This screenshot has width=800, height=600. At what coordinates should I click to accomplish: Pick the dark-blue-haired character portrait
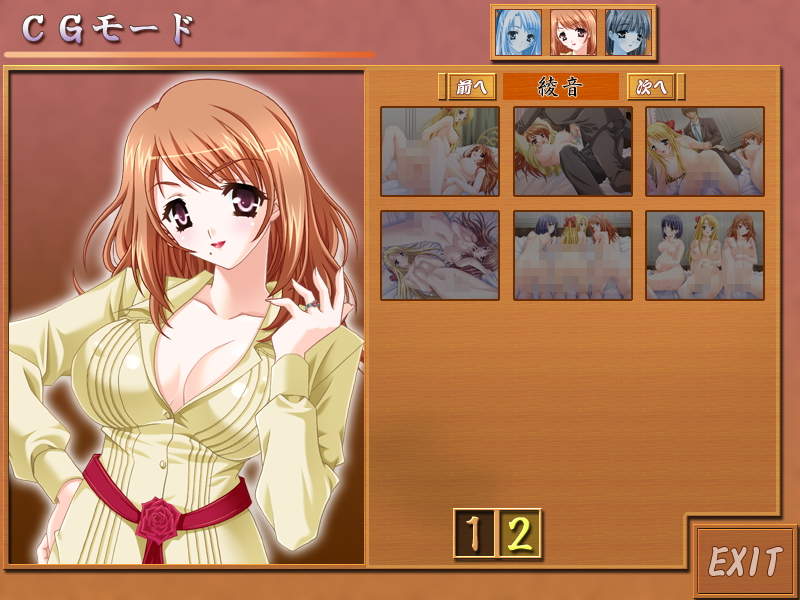point(628,33)
